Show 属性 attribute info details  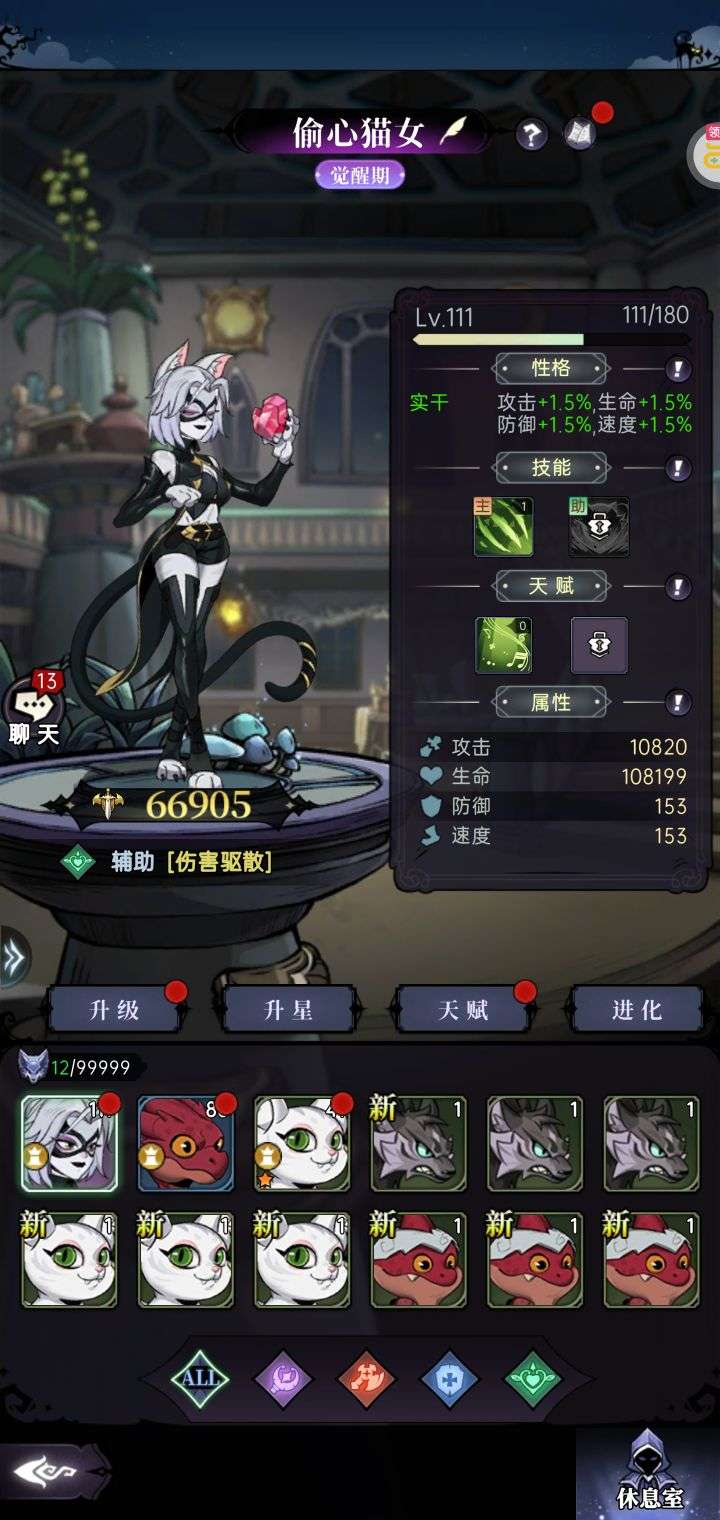679,702
